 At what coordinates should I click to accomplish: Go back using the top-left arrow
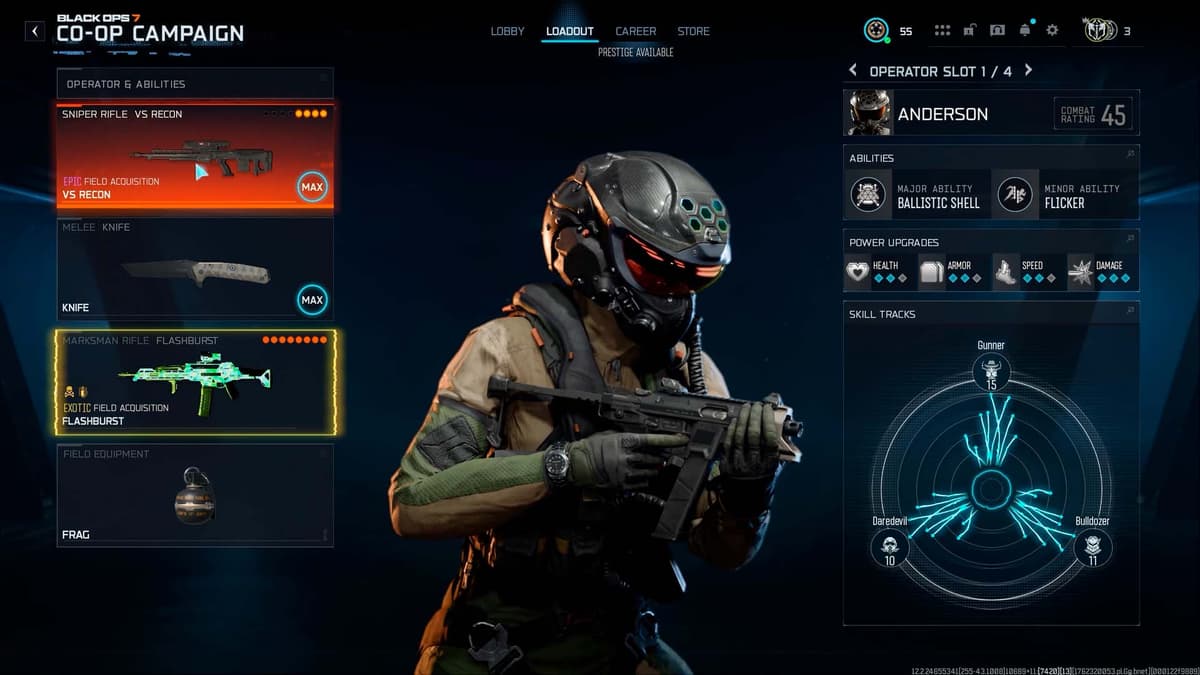coord(36,31)
